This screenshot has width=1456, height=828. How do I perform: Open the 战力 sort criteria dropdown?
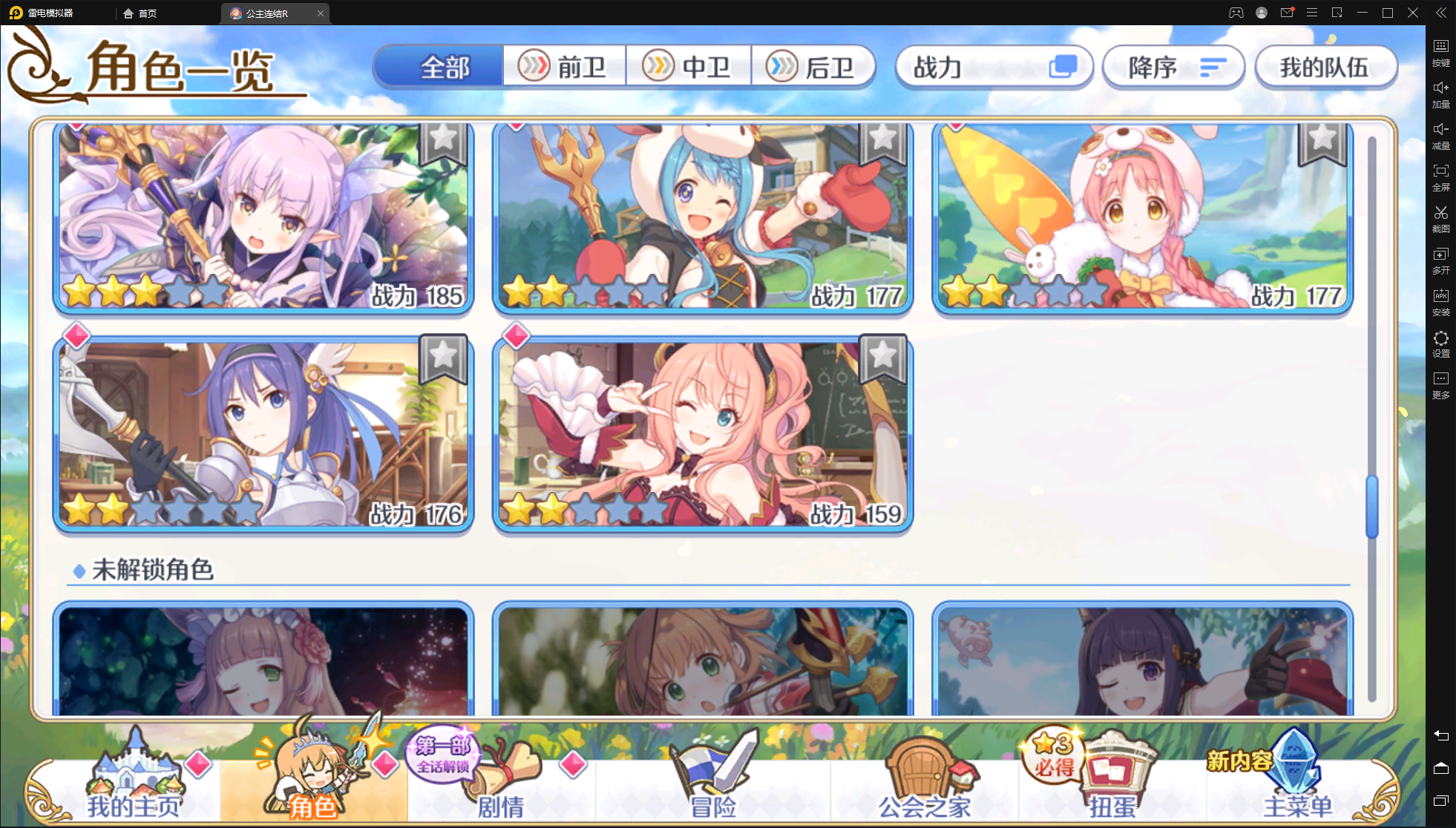click(x=994, y=67)
